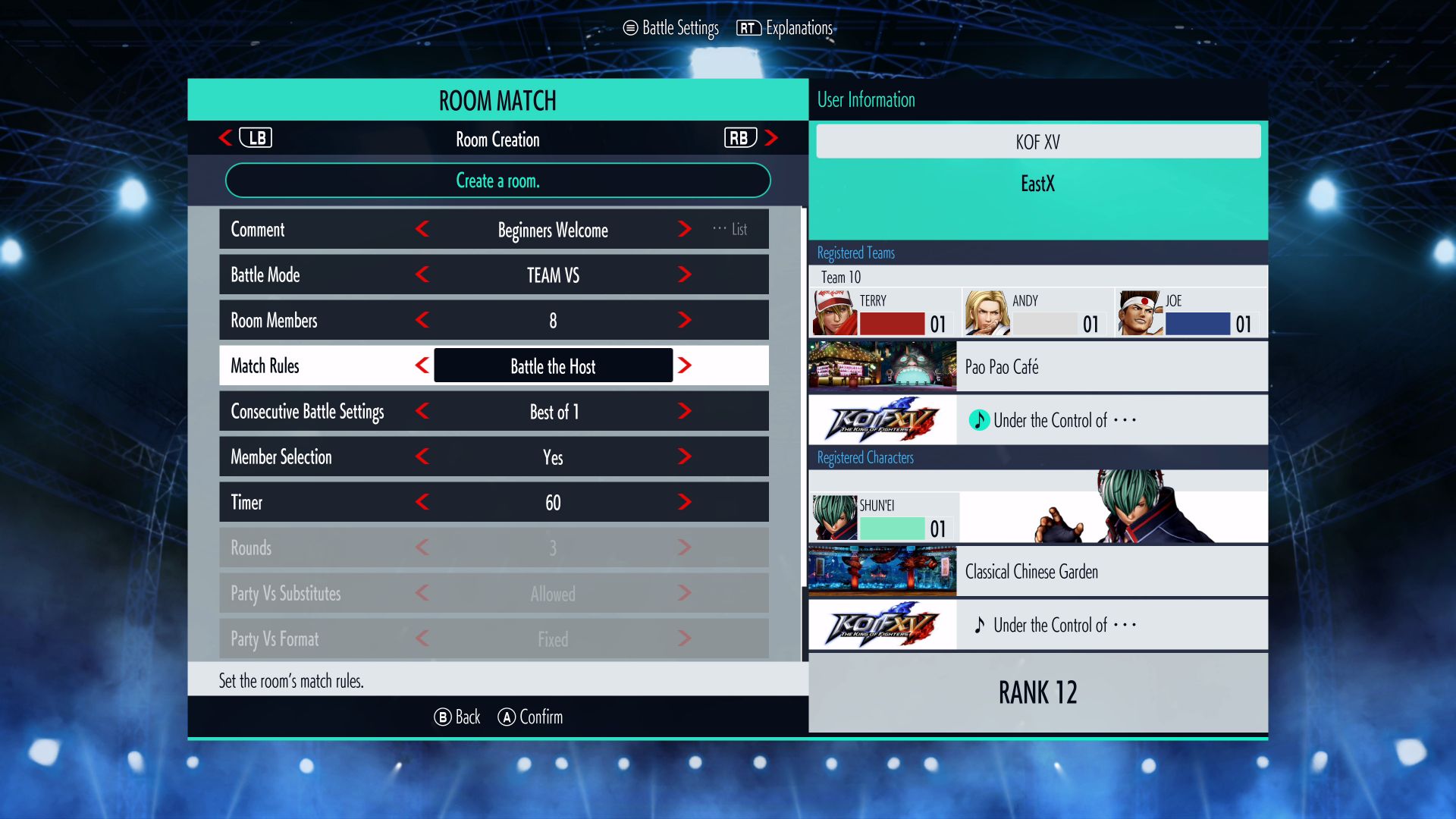
Task: Increase Timer value with right arrow
Action: [x=684, y=502]
